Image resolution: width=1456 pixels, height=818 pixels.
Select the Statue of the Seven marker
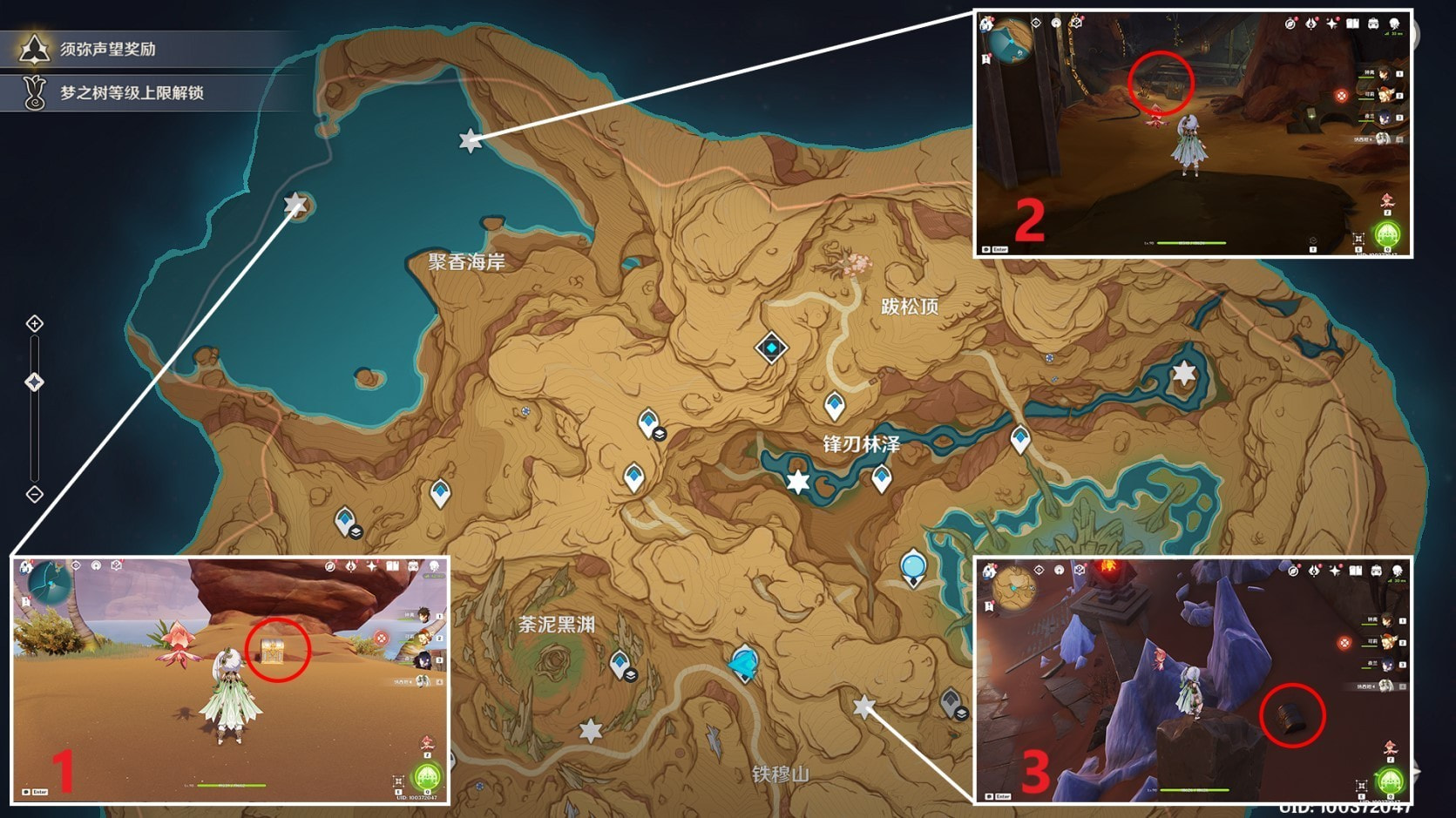[x=744, y=664]
